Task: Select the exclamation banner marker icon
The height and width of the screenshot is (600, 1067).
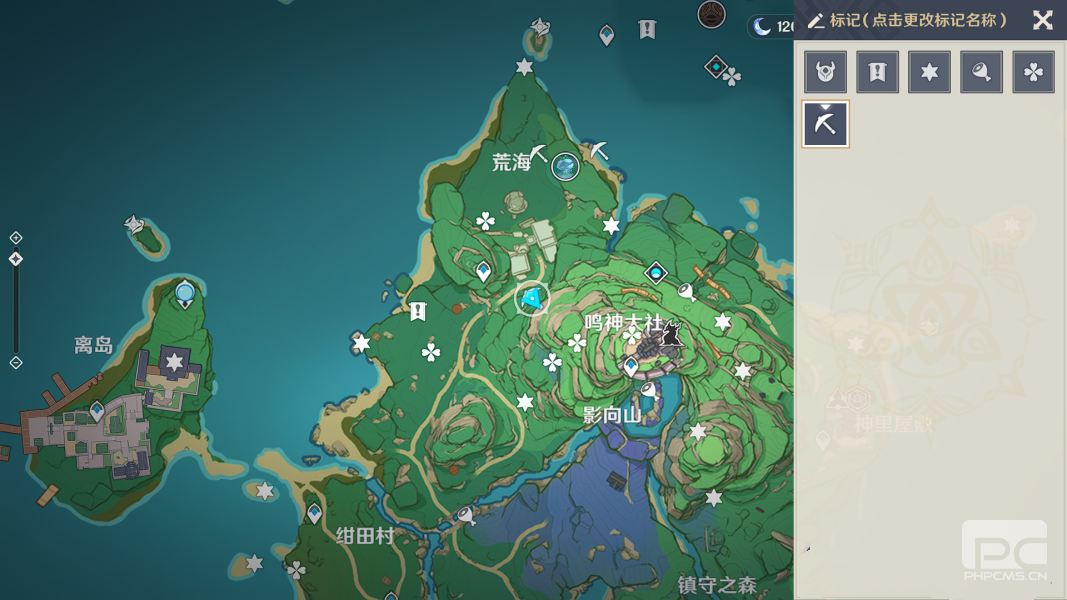Action: (x=877, y=72)
